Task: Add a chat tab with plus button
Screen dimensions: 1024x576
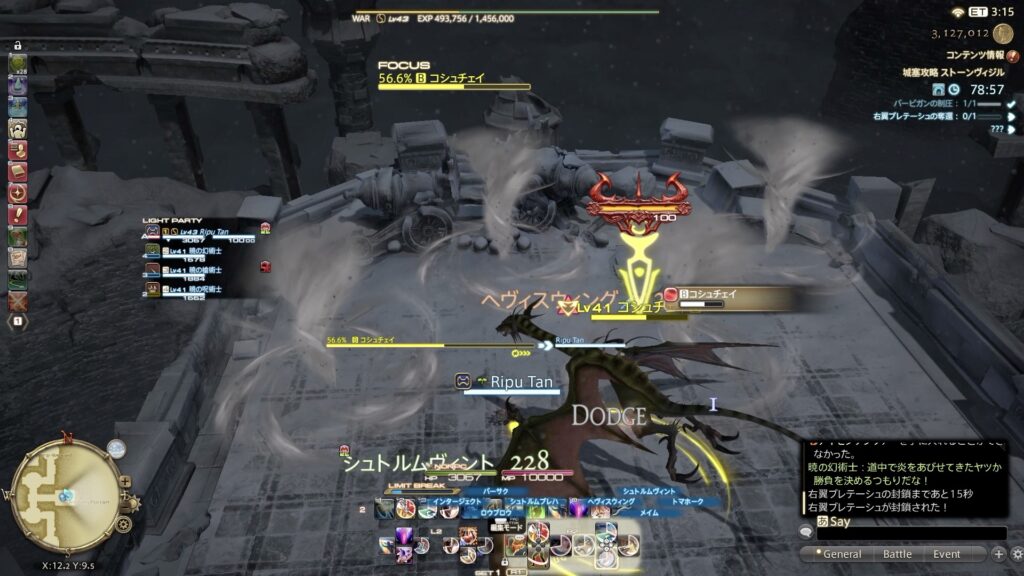Action: pyautogui.click(x=998, y=554)
